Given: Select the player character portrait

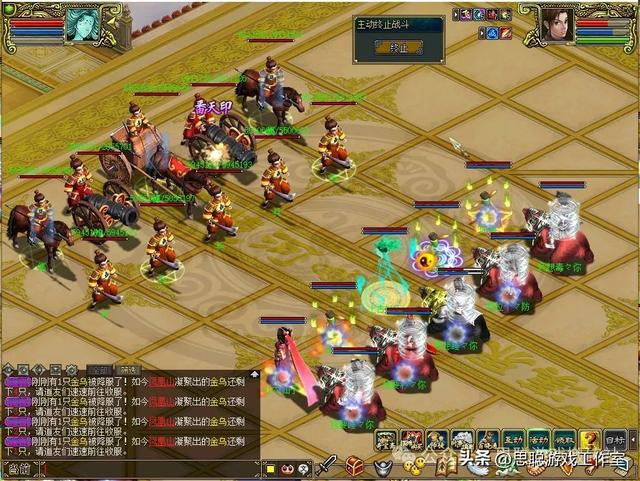Looking at the screenshot, I should click(x=557, y=24).
